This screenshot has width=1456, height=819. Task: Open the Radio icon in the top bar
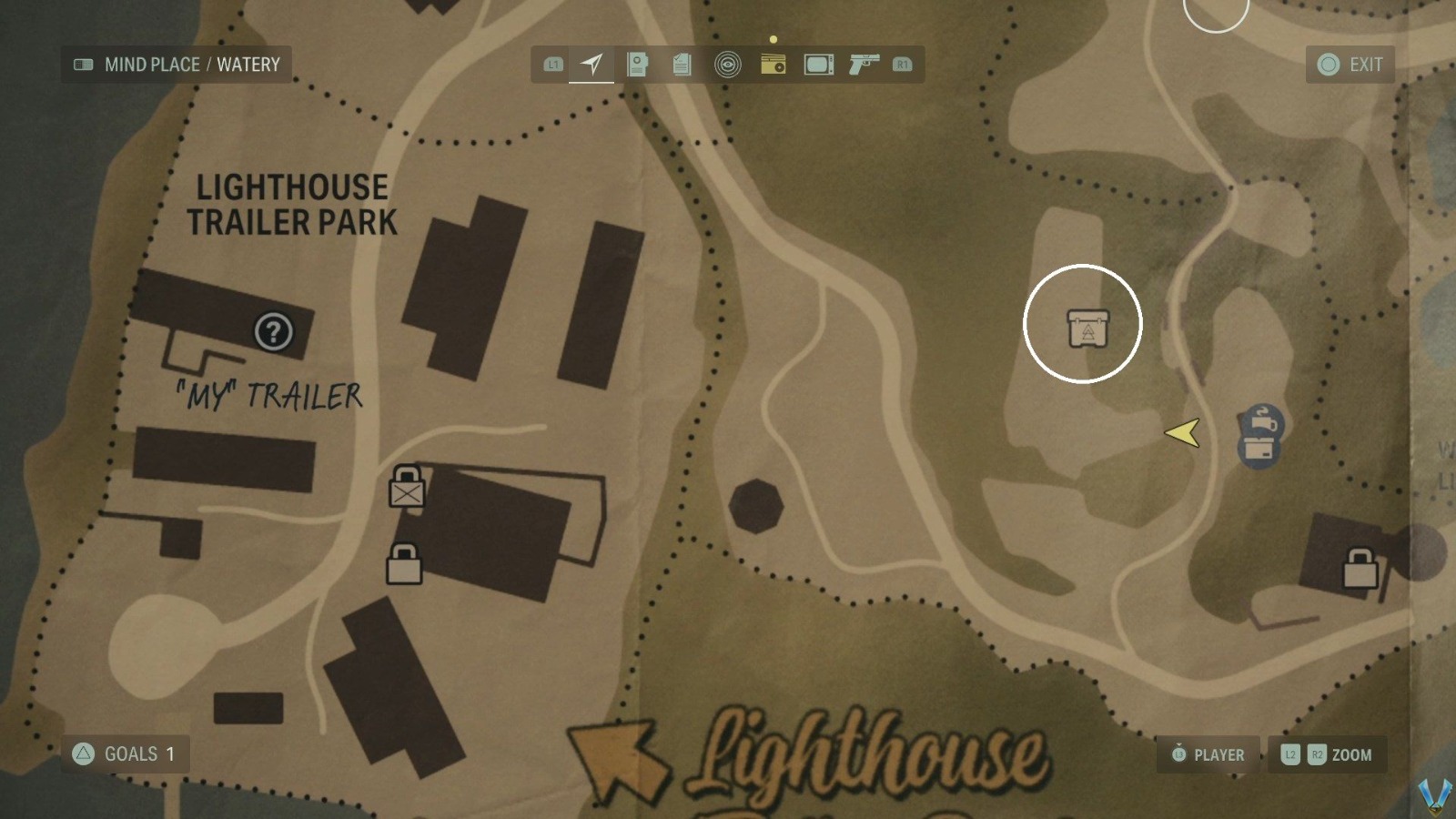click(773, 64)
